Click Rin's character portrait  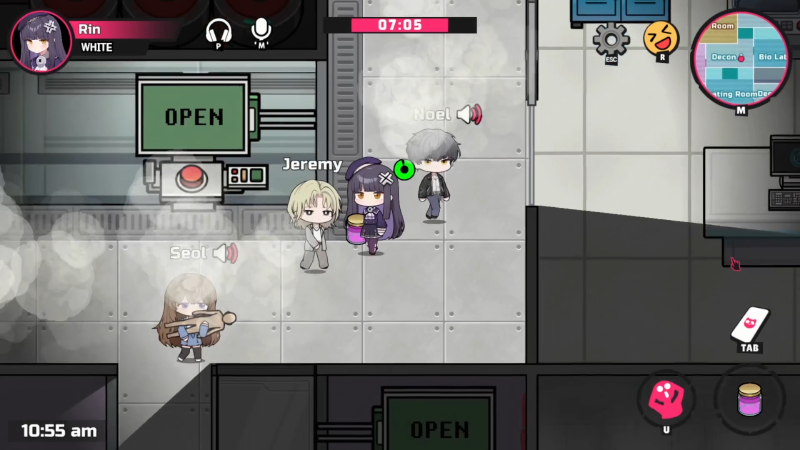click(40, 40)
